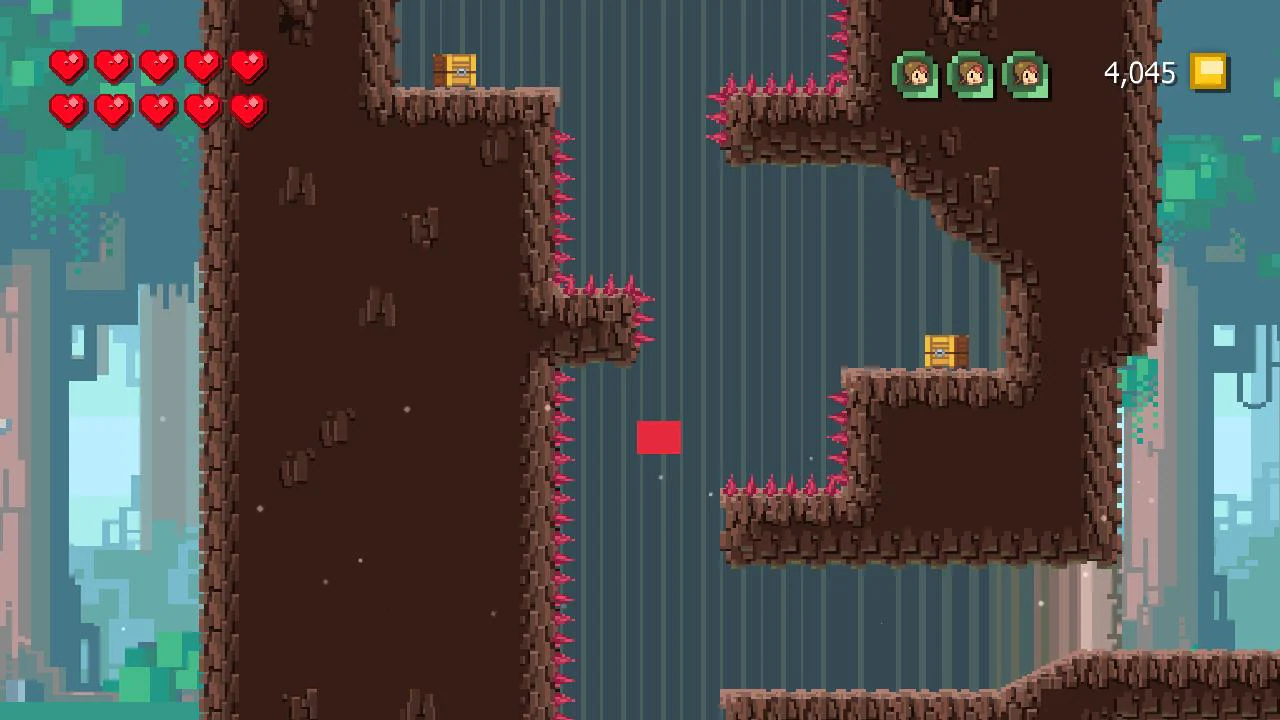Screen dimensions: 1280x720
Task: Click the coin icon beside the score
Action: pyautogui.click(x=1208, y=71)
